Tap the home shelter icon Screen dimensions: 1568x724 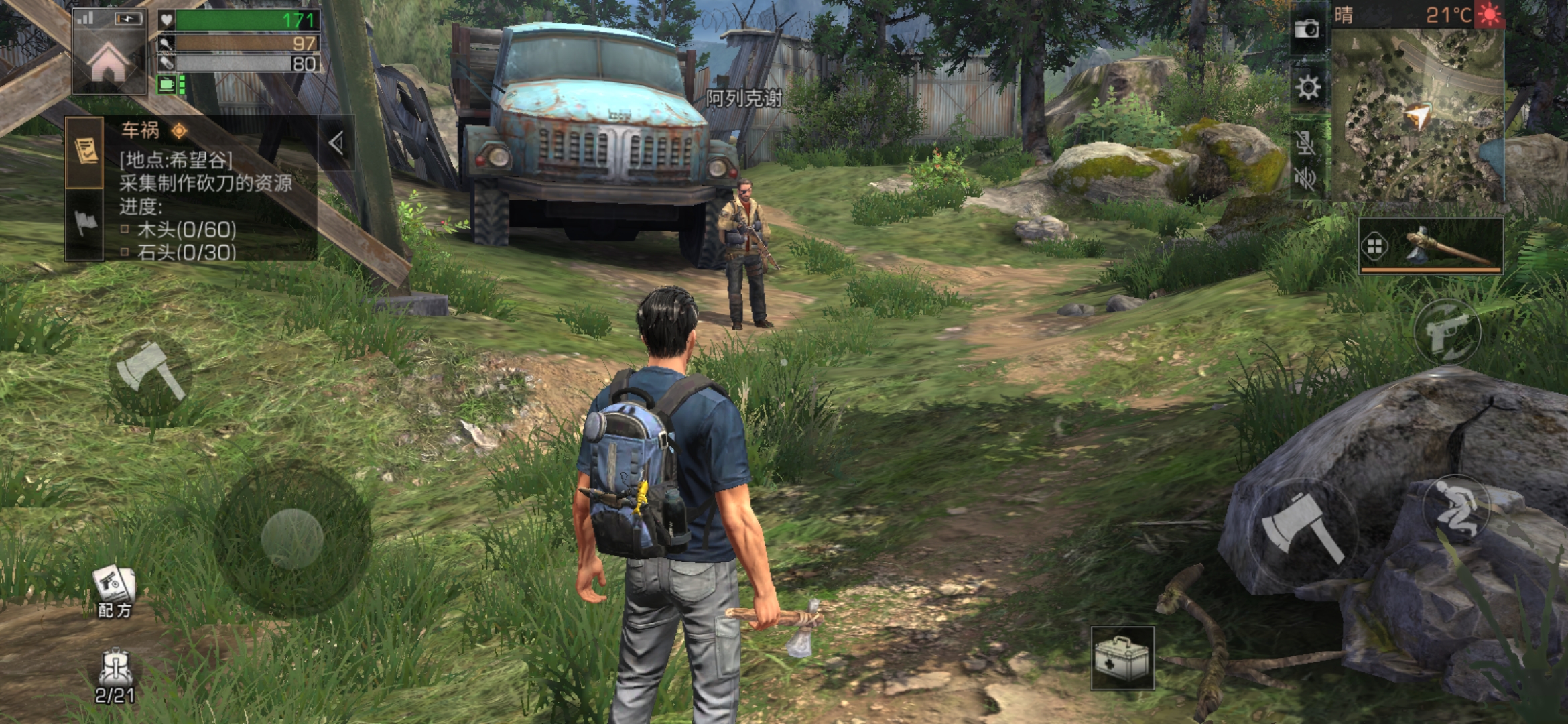coord(109,62)
